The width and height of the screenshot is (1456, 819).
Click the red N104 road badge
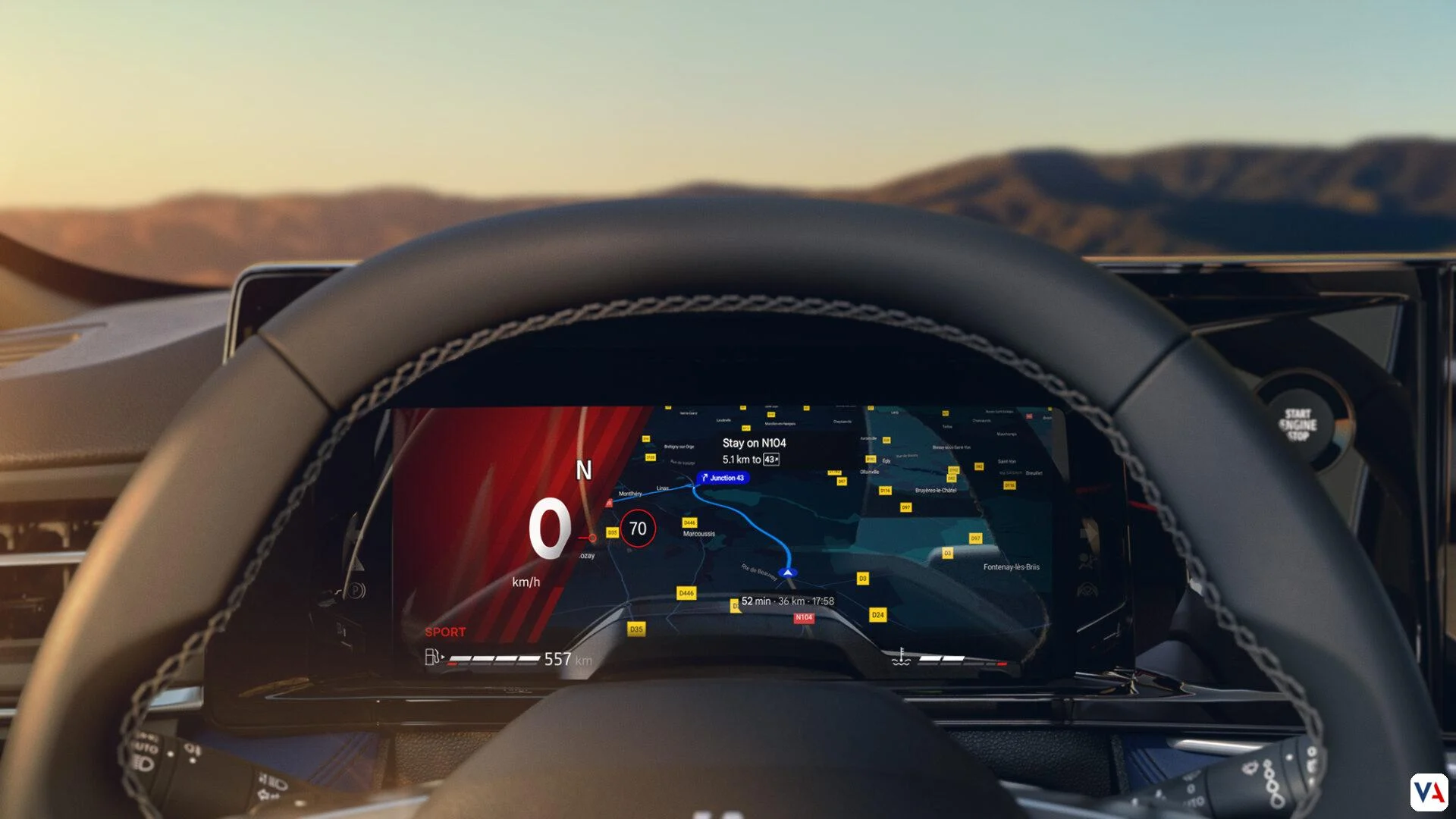(x=804, y=618)
